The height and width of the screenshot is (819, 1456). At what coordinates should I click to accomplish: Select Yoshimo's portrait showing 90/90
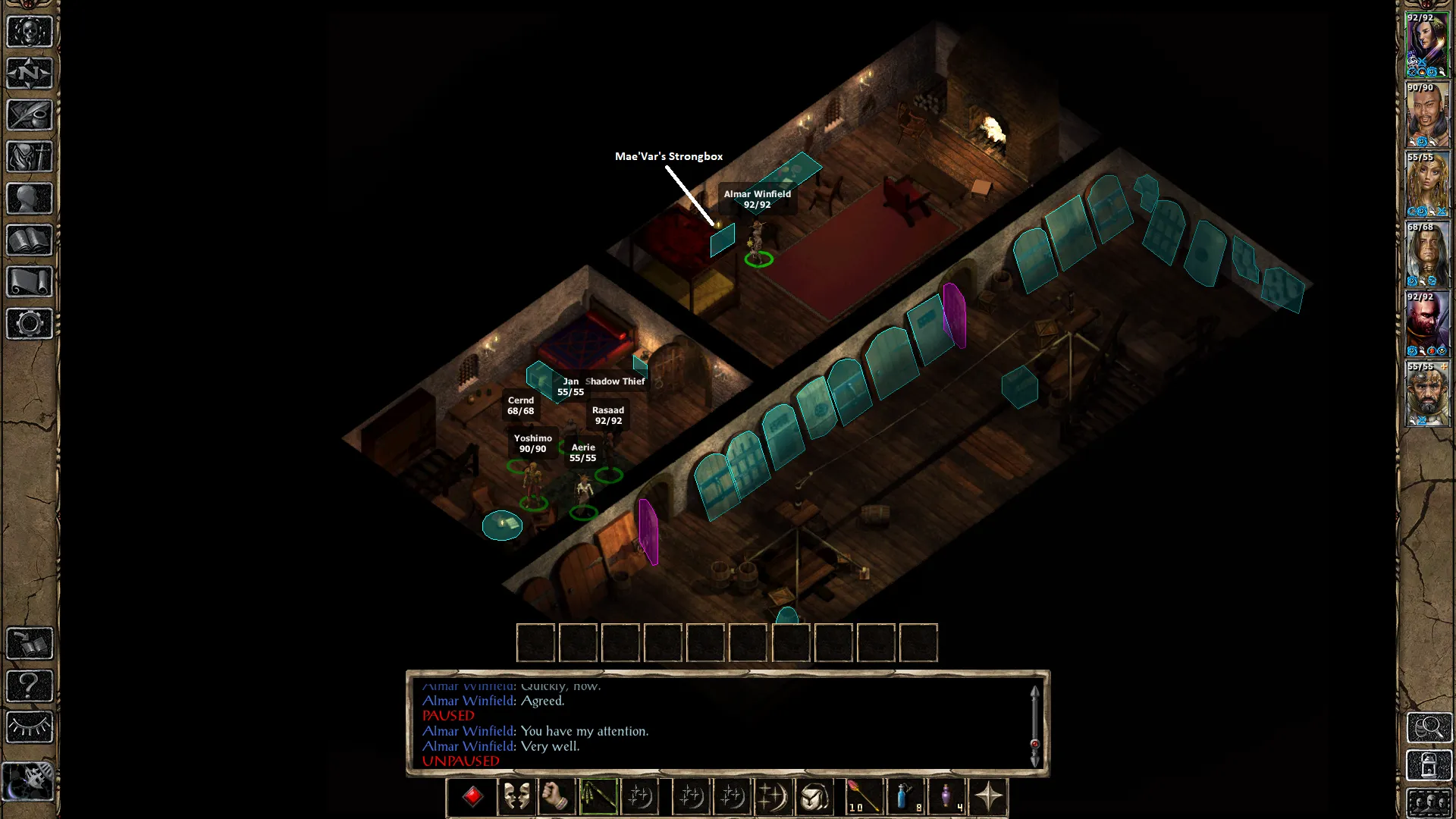pos(1428,115)
